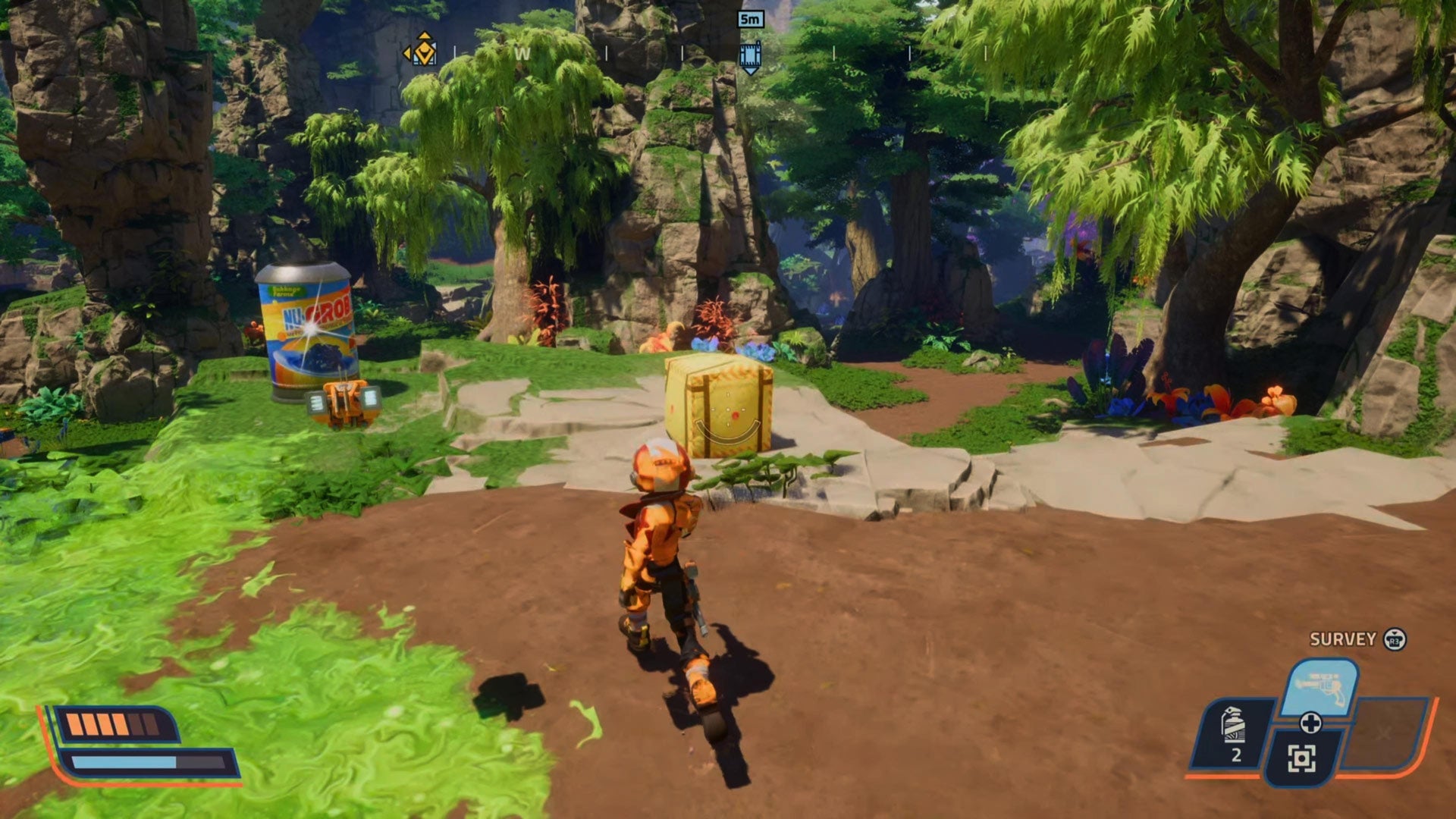1456x819 pixels.
Task: Activate the scanner capture icon on the wheel
Action: (1303, 758)
